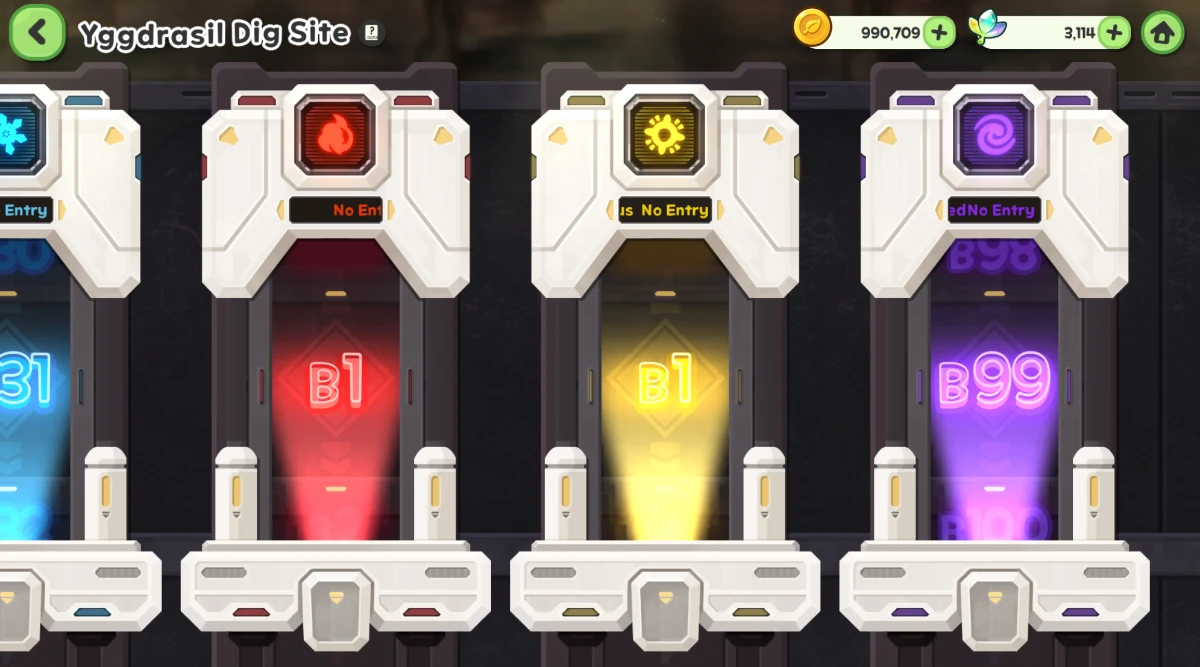Add more crystal gems with plus button
Screen dimensions: 1200x667
pos(1114,32)
